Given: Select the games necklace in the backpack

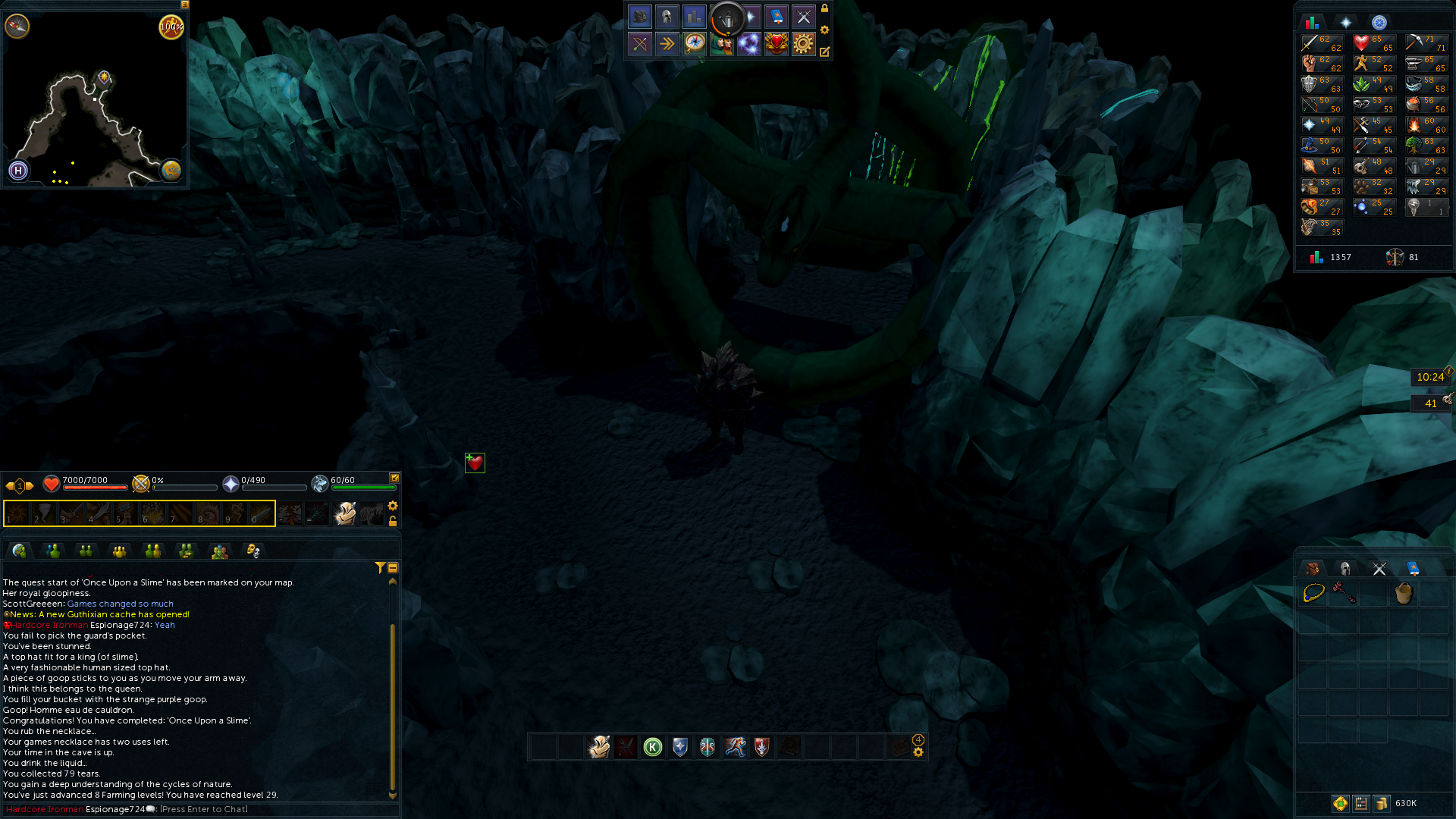Looking at the screenshot, I should [1313, 593].
